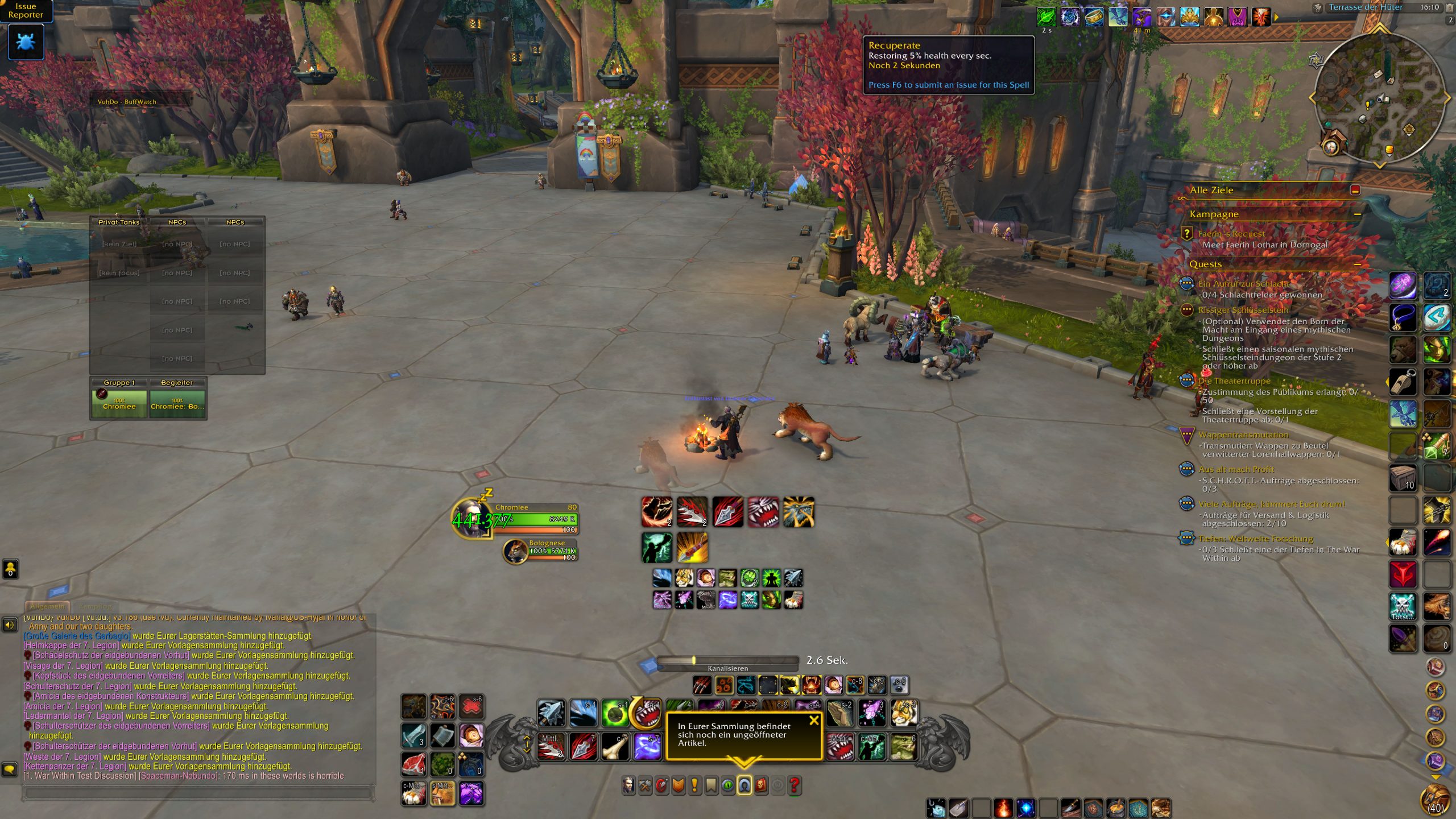
Task: Open the Adventure Guide red skull book
Action: click(761, 785)
